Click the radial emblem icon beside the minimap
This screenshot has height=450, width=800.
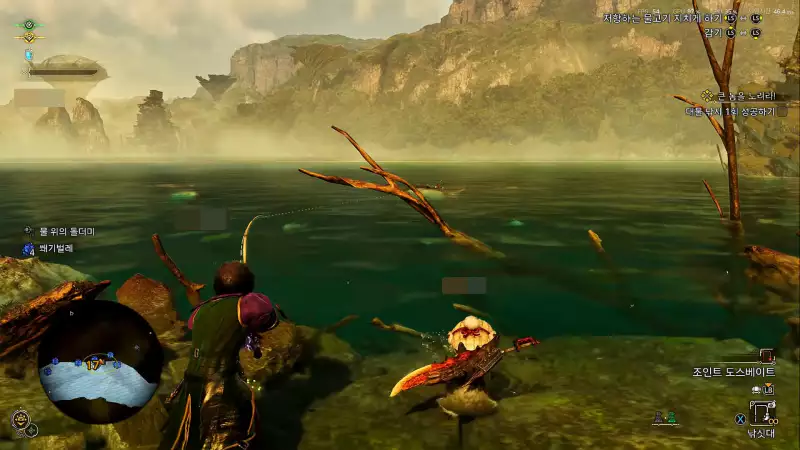click(22, 420)
